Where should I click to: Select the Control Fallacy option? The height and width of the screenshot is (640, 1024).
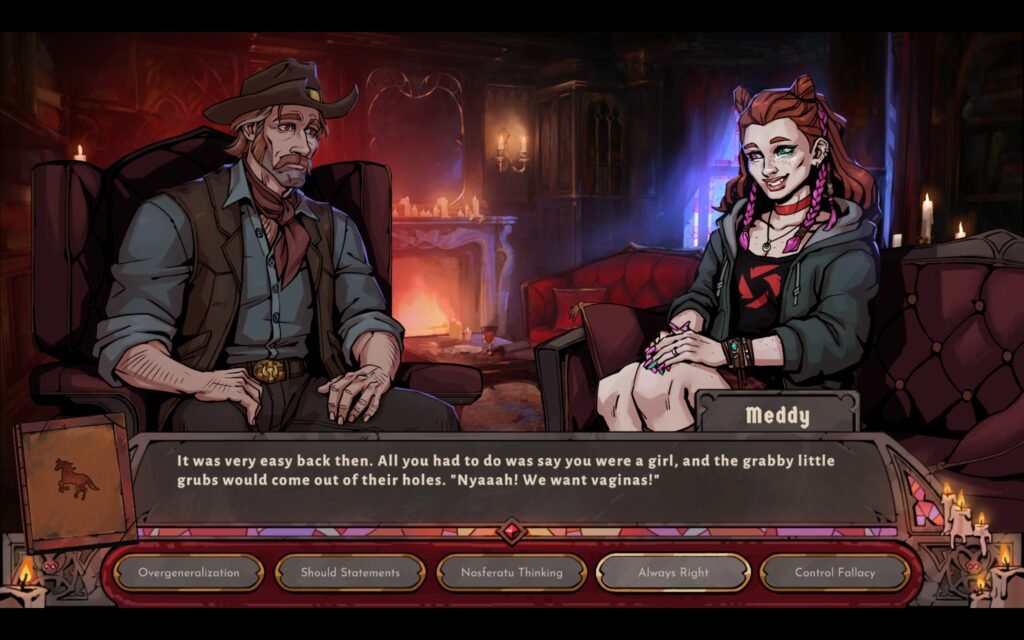click(x=834, y=573)
